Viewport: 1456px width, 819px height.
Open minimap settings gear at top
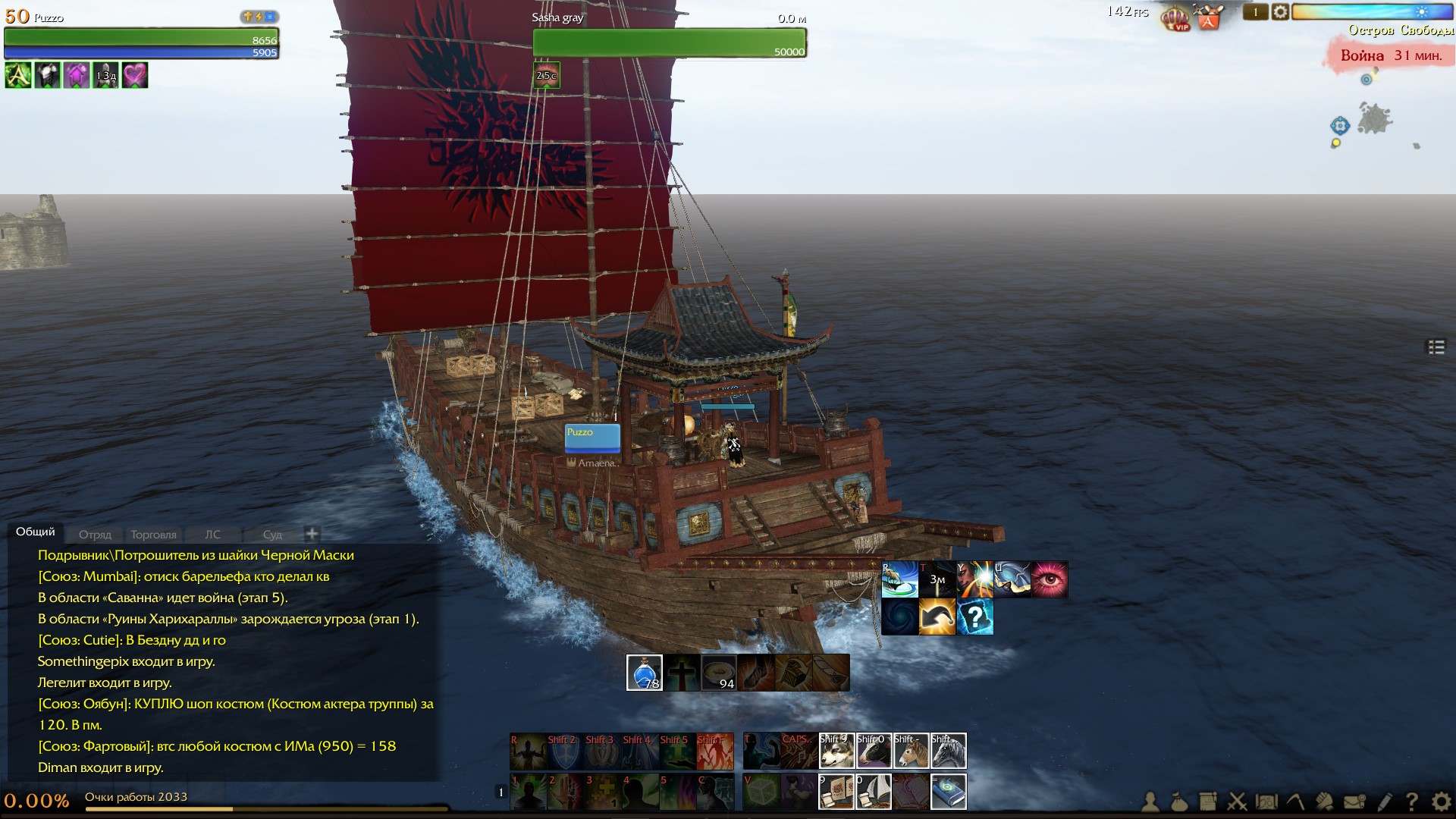coord(1280,12)
